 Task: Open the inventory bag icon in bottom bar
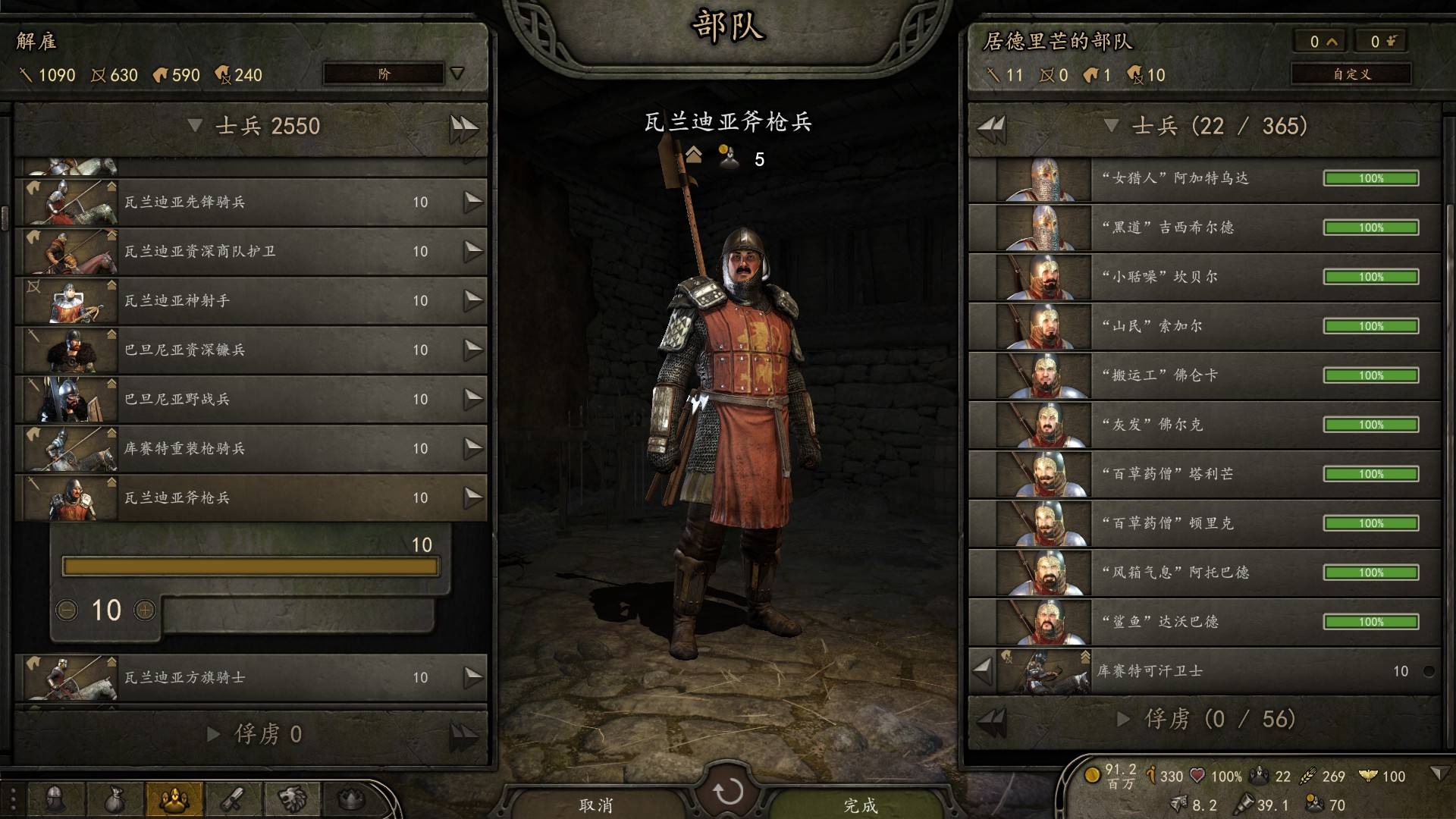[x=114, y=799]
